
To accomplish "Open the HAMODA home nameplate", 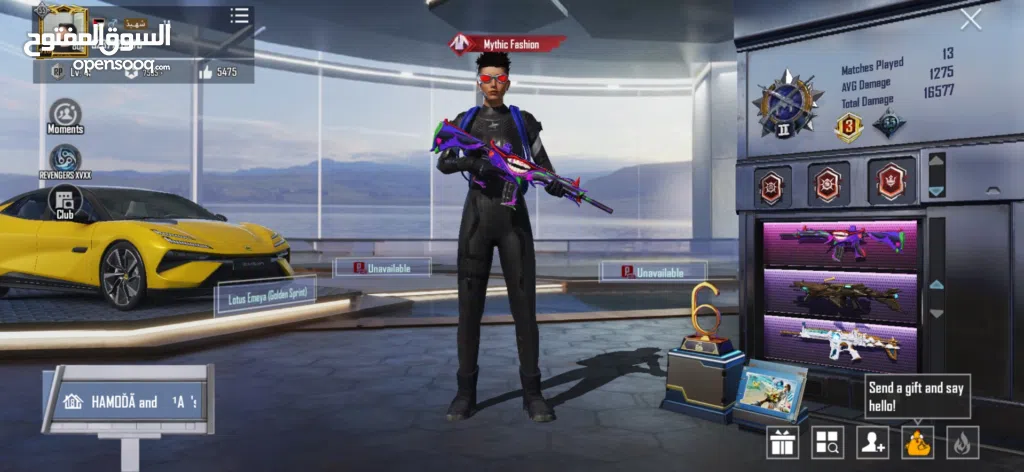I will pyautogui.click(x=127, y=402).
